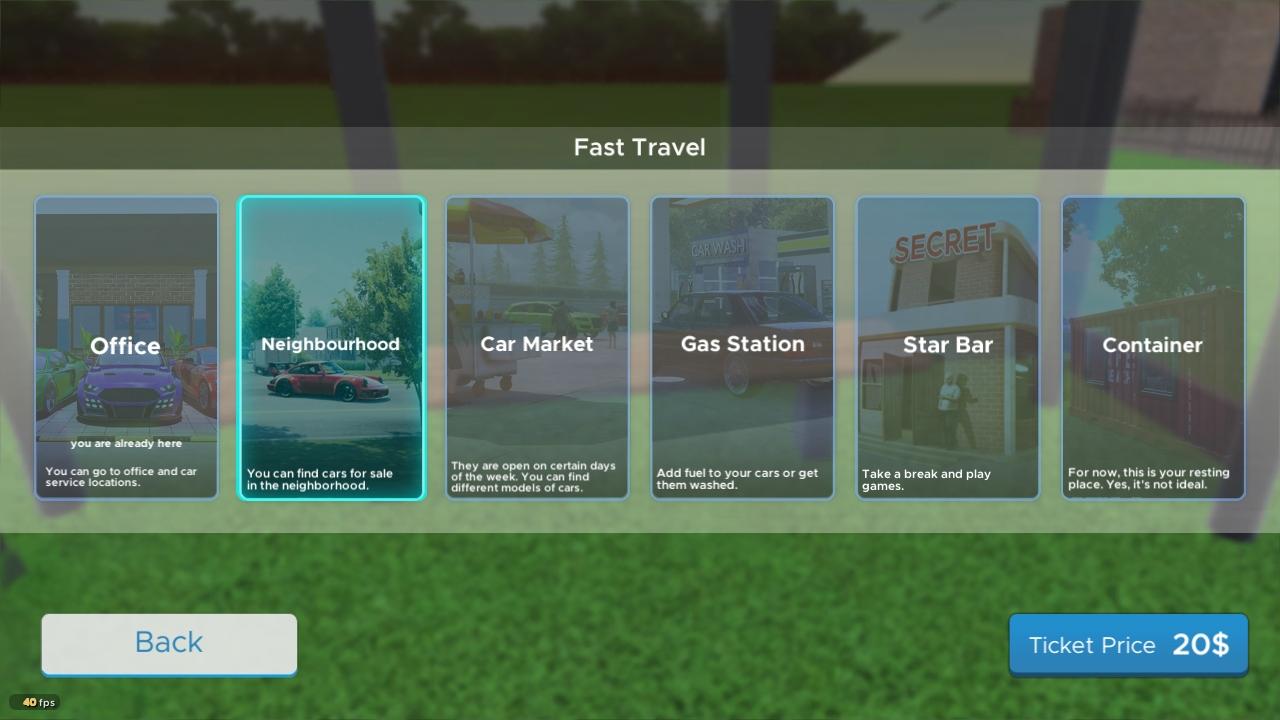The height and width of the screenshot is (720, 1280).
Task: Select the Gas Station travel card
Action: pyautogui.click(x=742, y=347)
